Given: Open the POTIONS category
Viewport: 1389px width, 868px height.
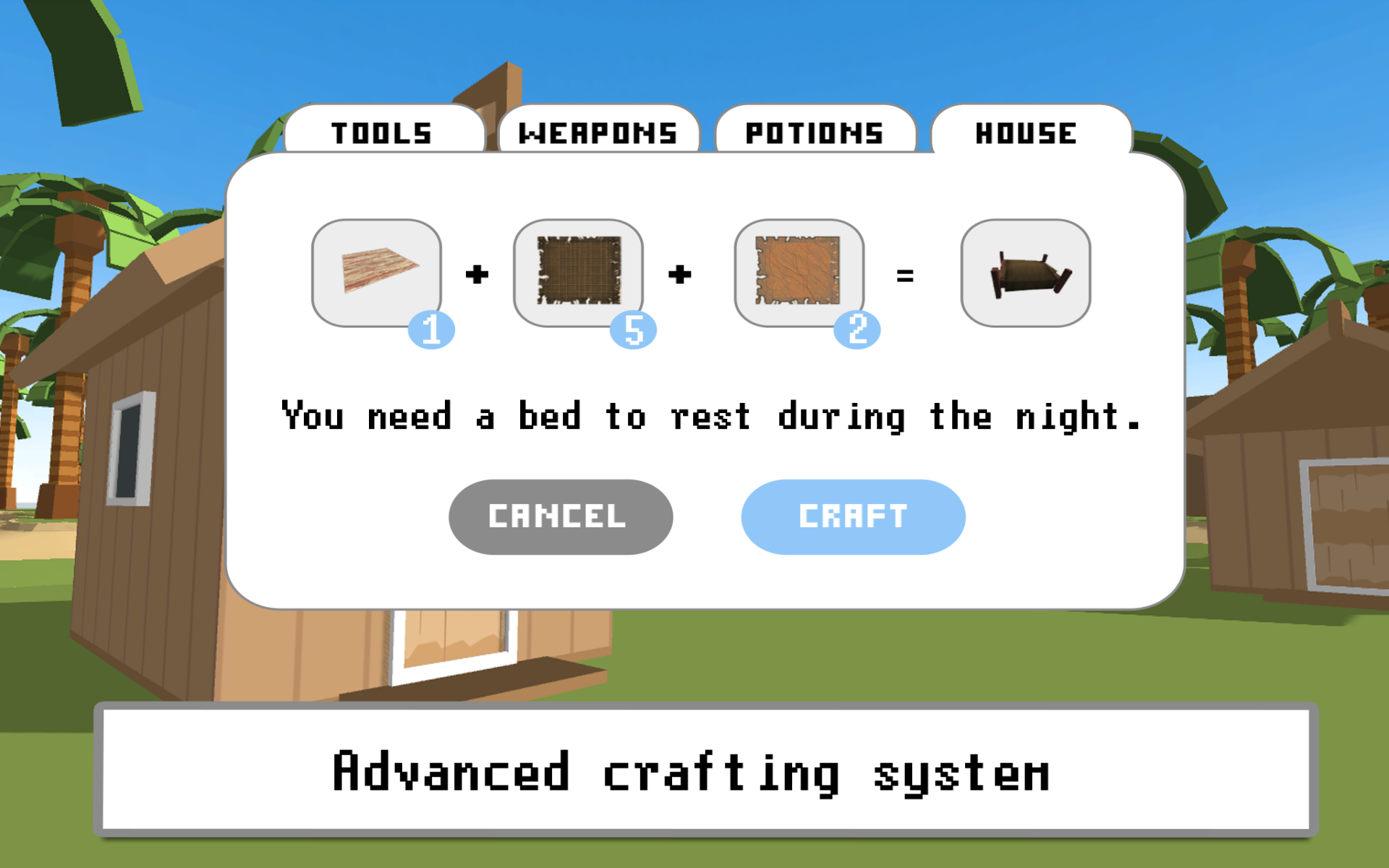Looking at the screenshot, I should coord(815,132).
